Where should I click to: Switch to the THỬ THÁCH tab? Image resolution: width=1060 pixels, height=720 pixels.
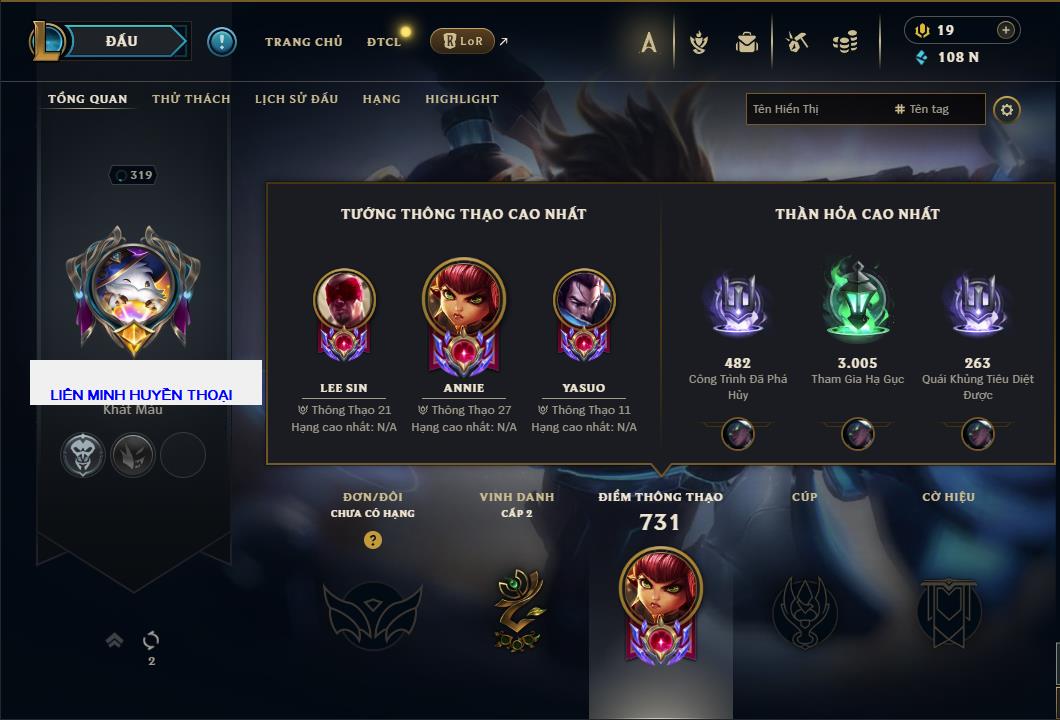pos(191,99)
